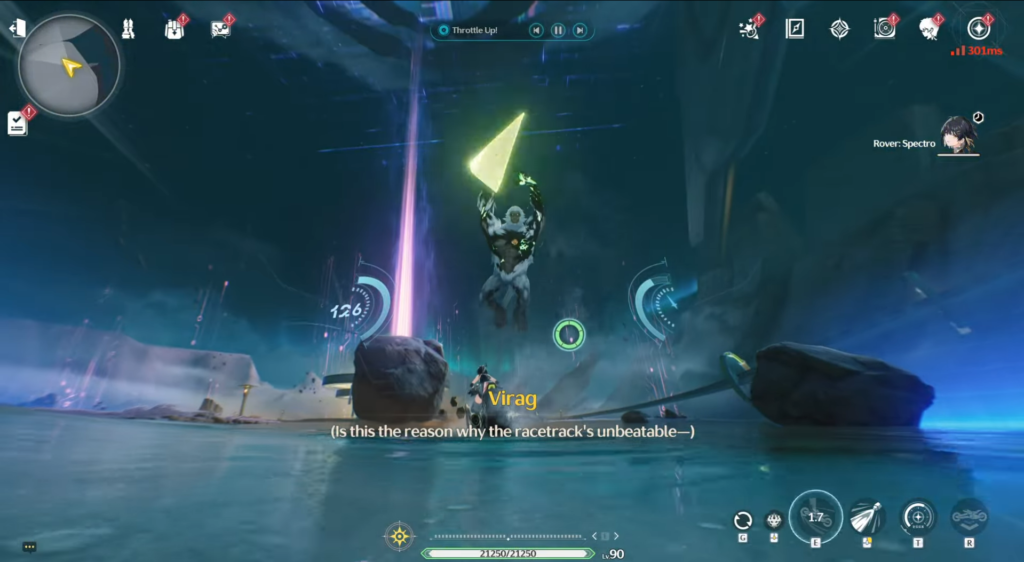Activate the speedometer gauge ability
1024x562 pixels.
(917, 517)
